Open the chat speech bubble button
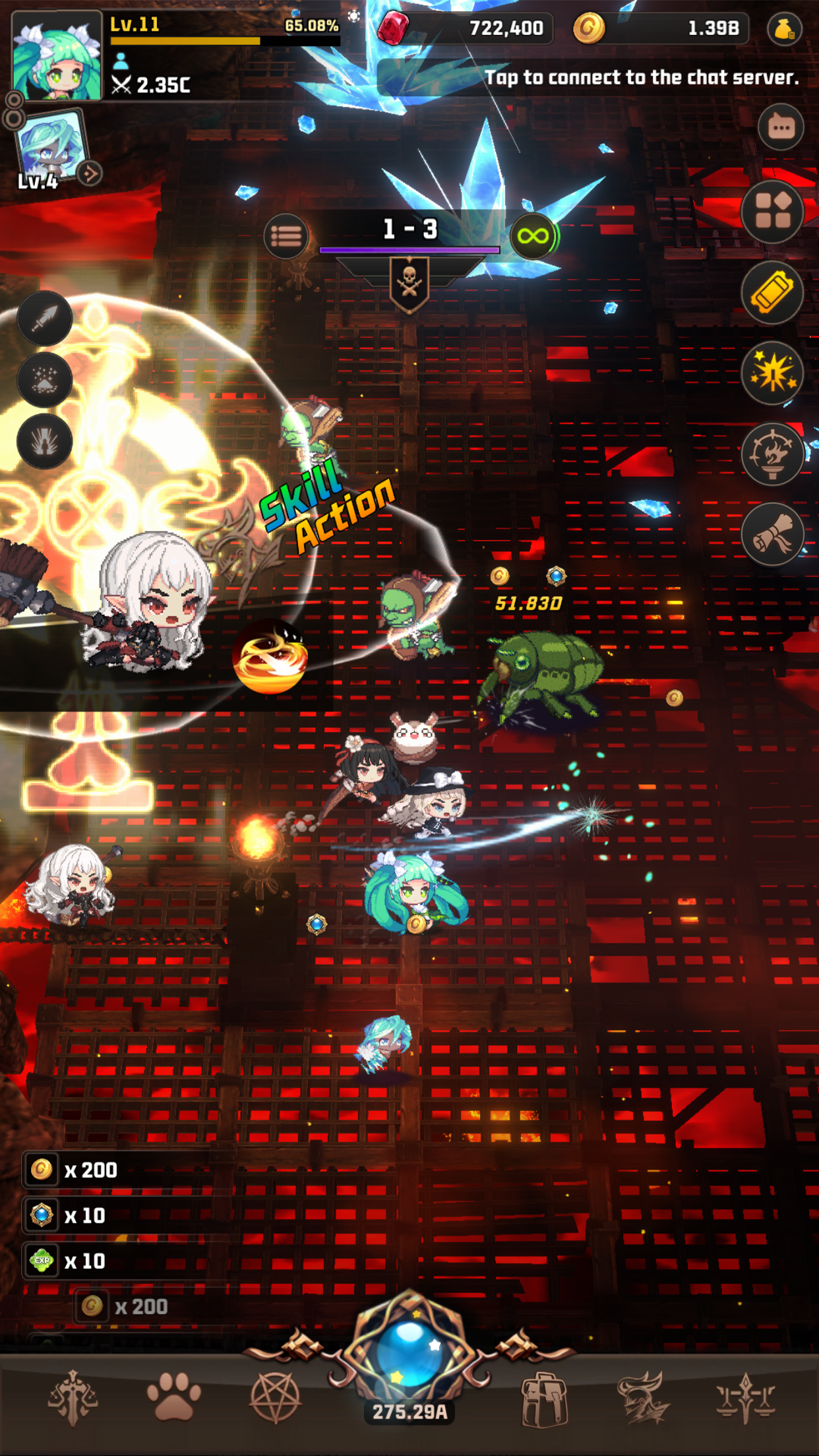Screen dimensions: 819x1456 [781, 127]
